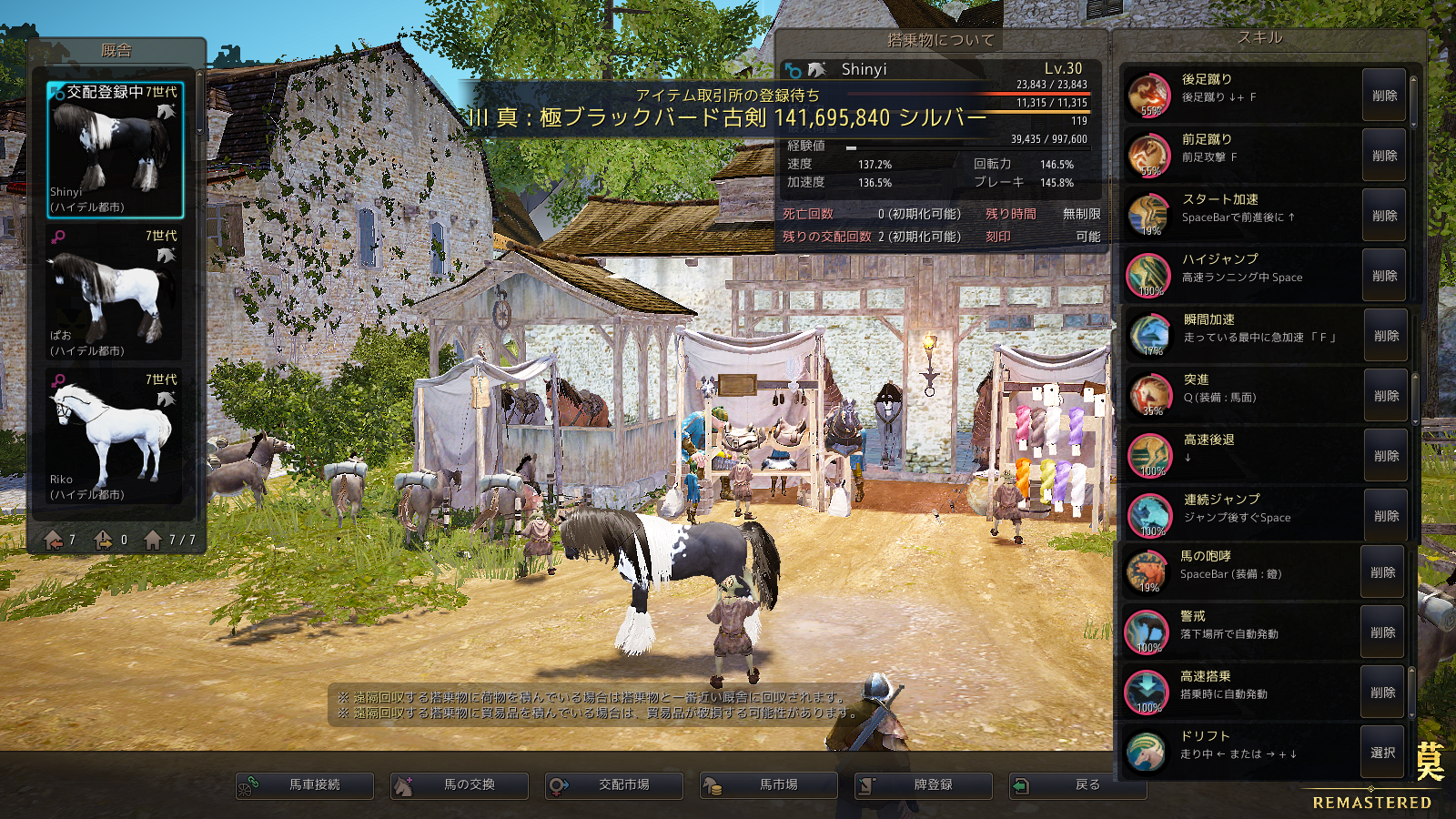
Task: Delete the ハイジャンプ skill
Action: [x=1384, y=276]
